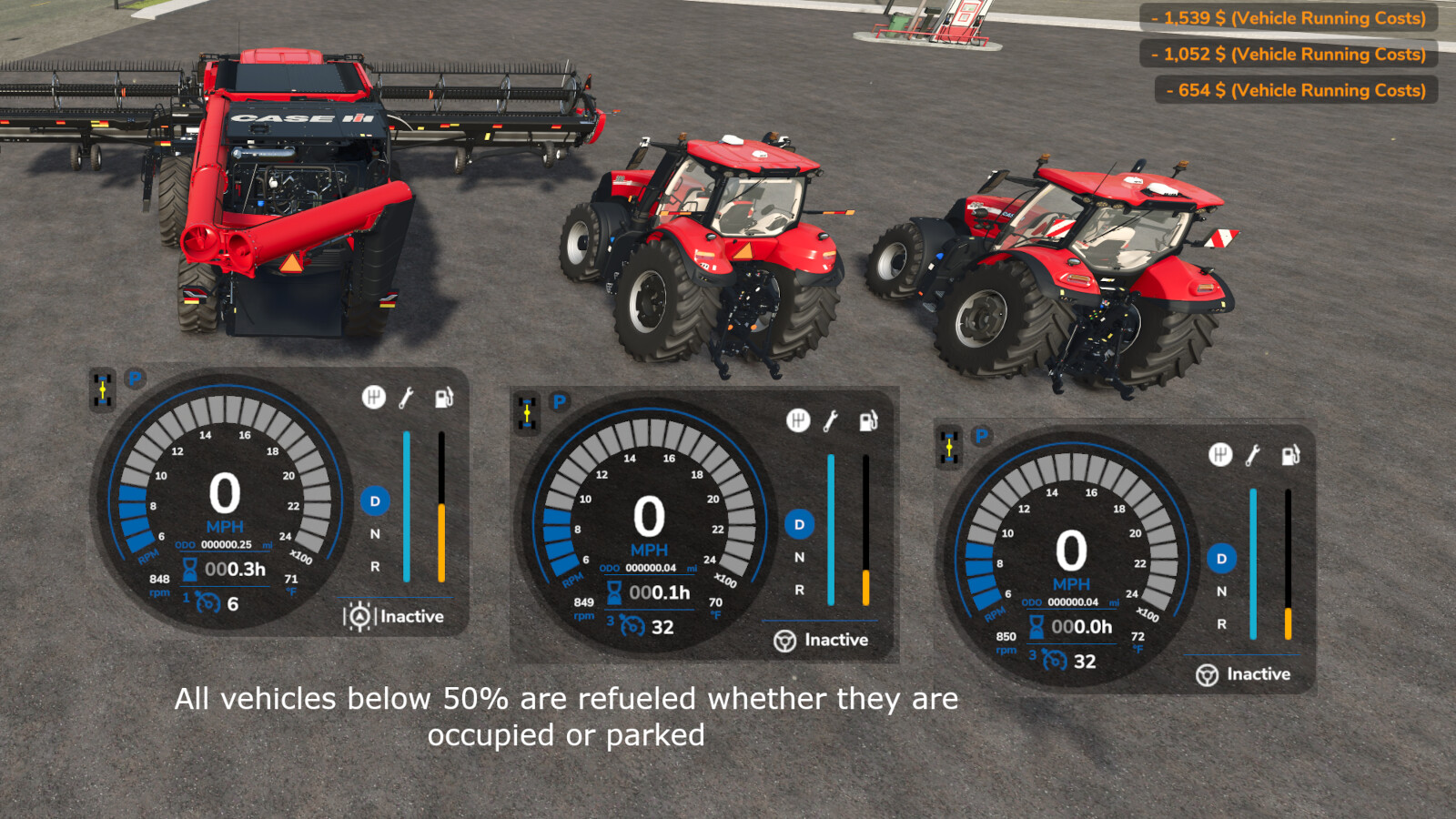Click the steering wheel Inactive icon on middle dashboard
Viewport: 1456px width, 819px height.
784,641
